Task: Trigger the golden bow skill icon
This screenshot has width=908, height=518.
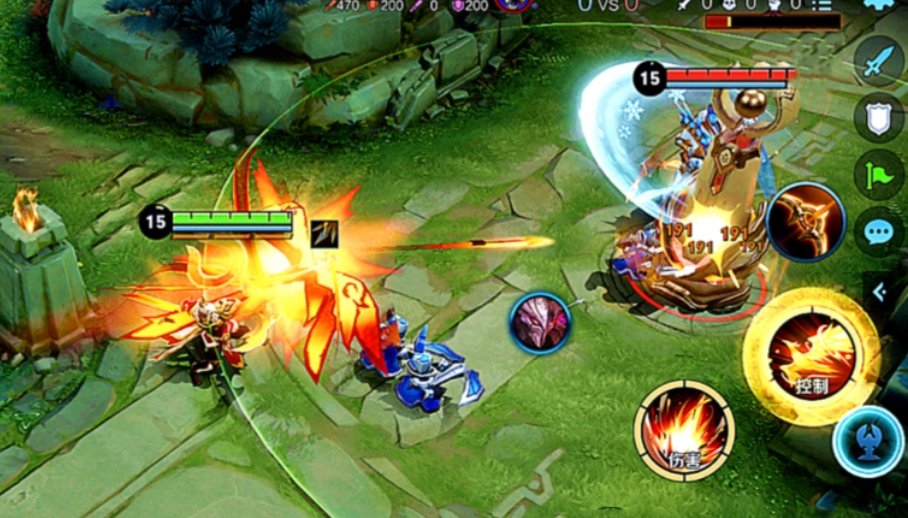Action: point(806,222)
